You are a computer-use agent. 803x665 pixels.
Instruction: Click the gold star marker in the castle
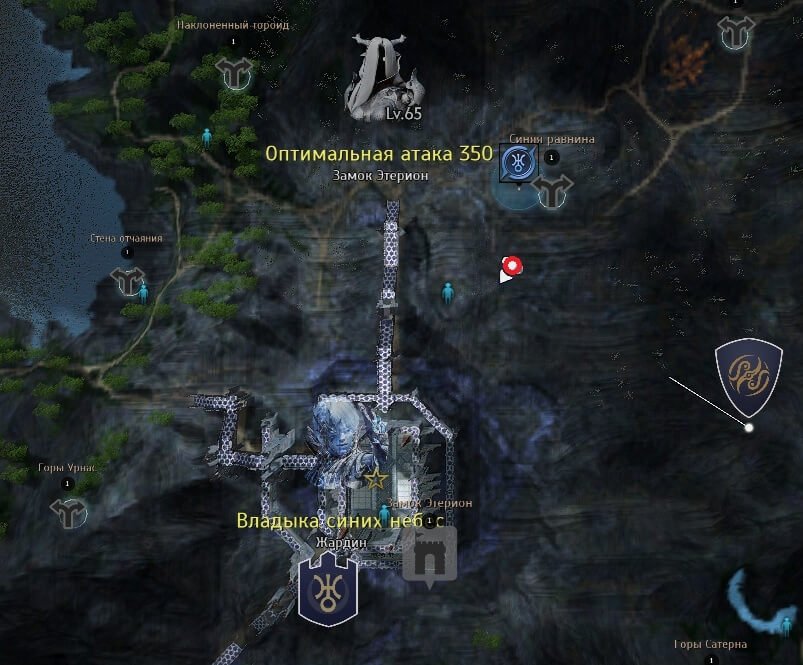(x=375, y=479)
